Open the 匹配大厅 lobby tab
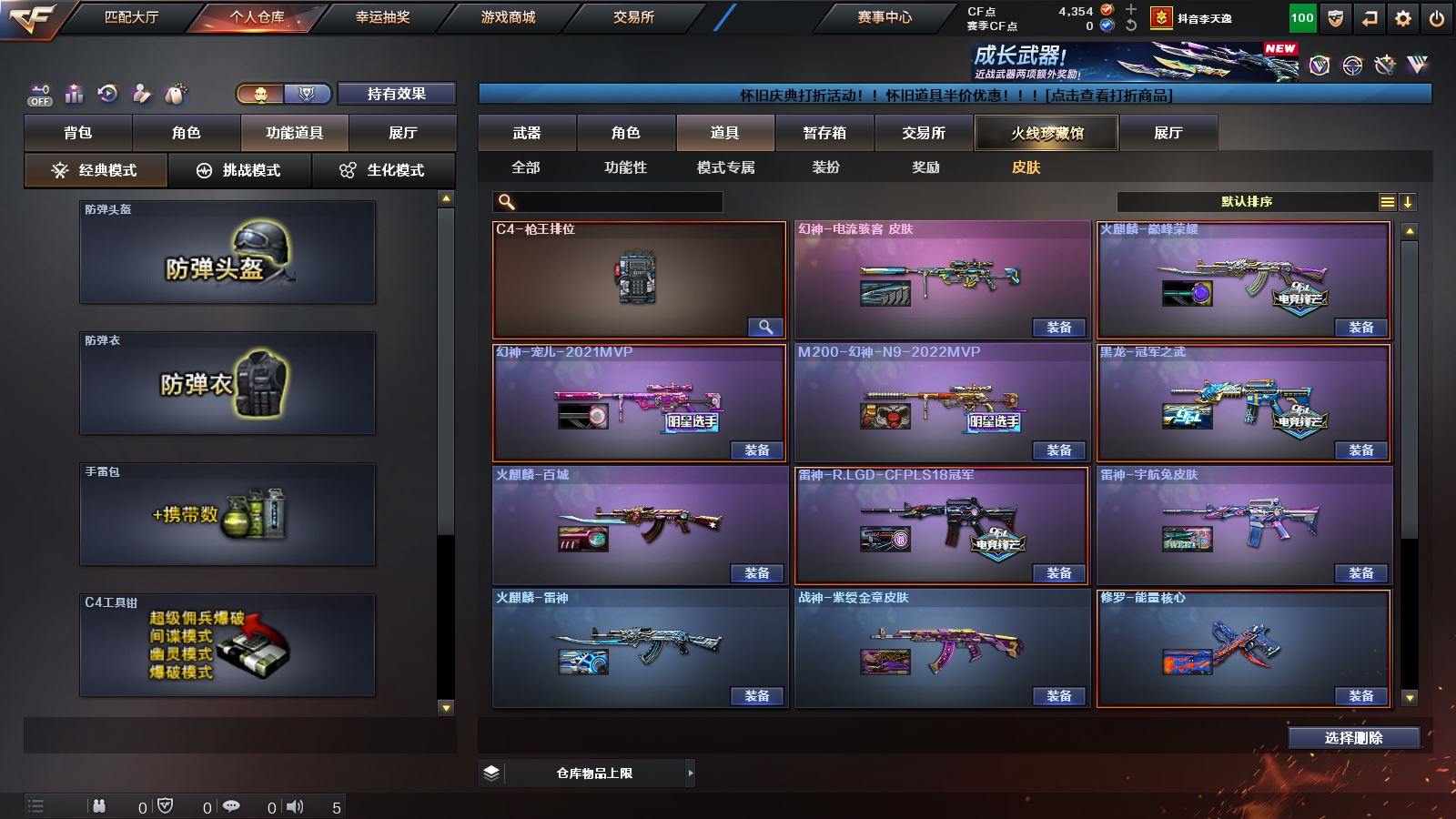 click(x=131, y=17)
